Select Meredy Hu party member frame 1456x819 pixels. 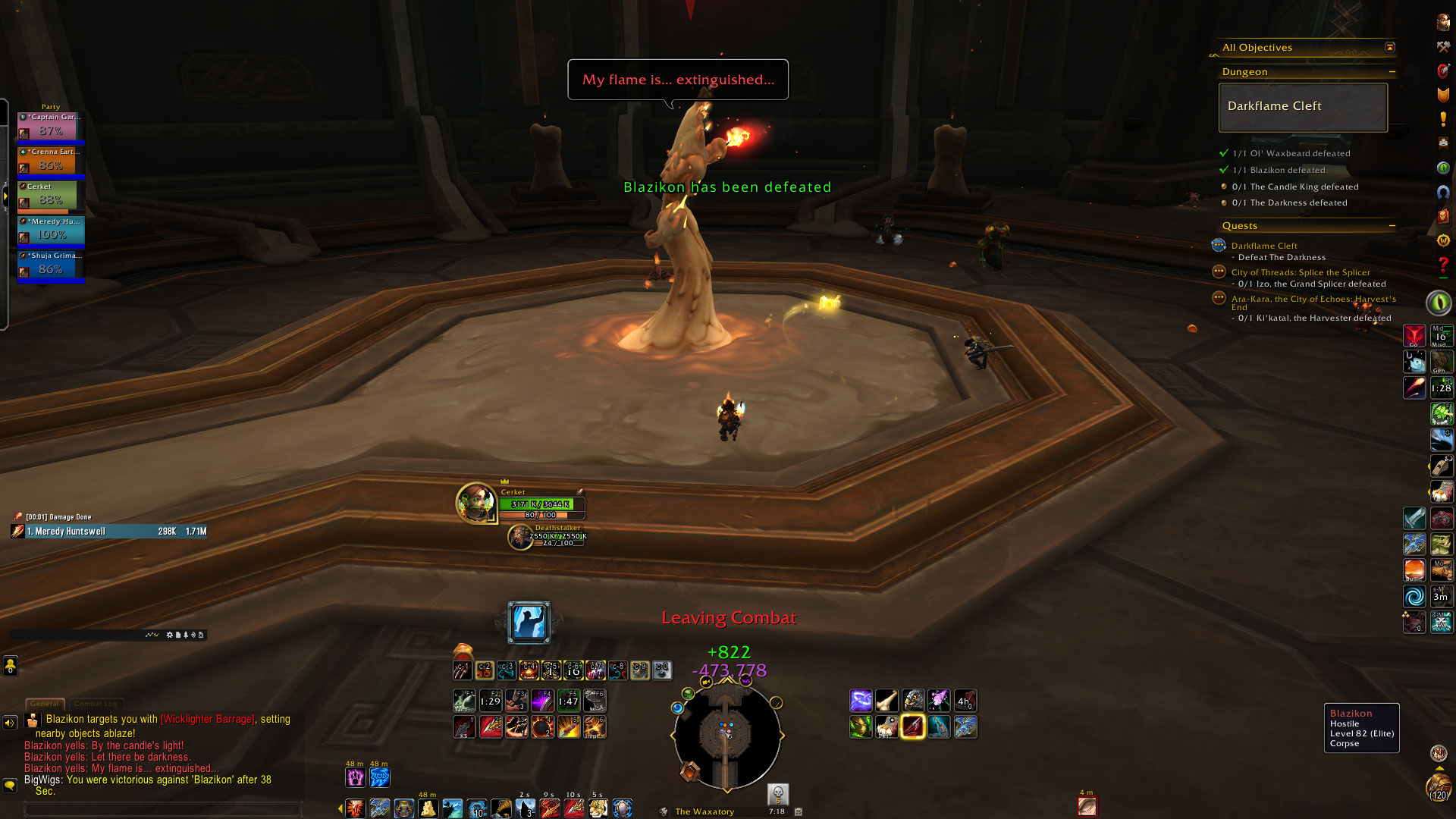[x=51, y=231]
